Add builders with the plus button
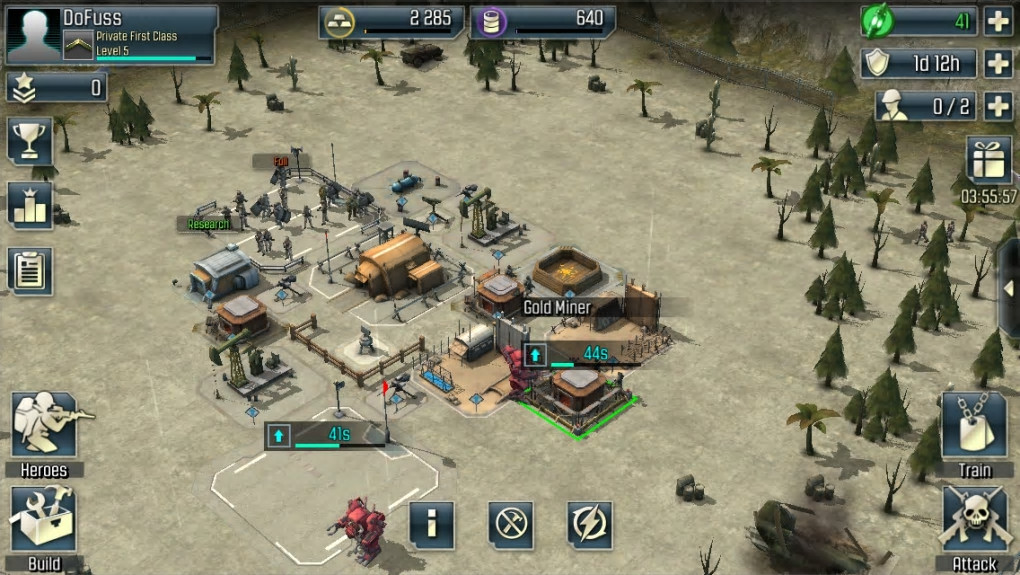This screenshot has width=1020, height=575. (x=998, y=105)
